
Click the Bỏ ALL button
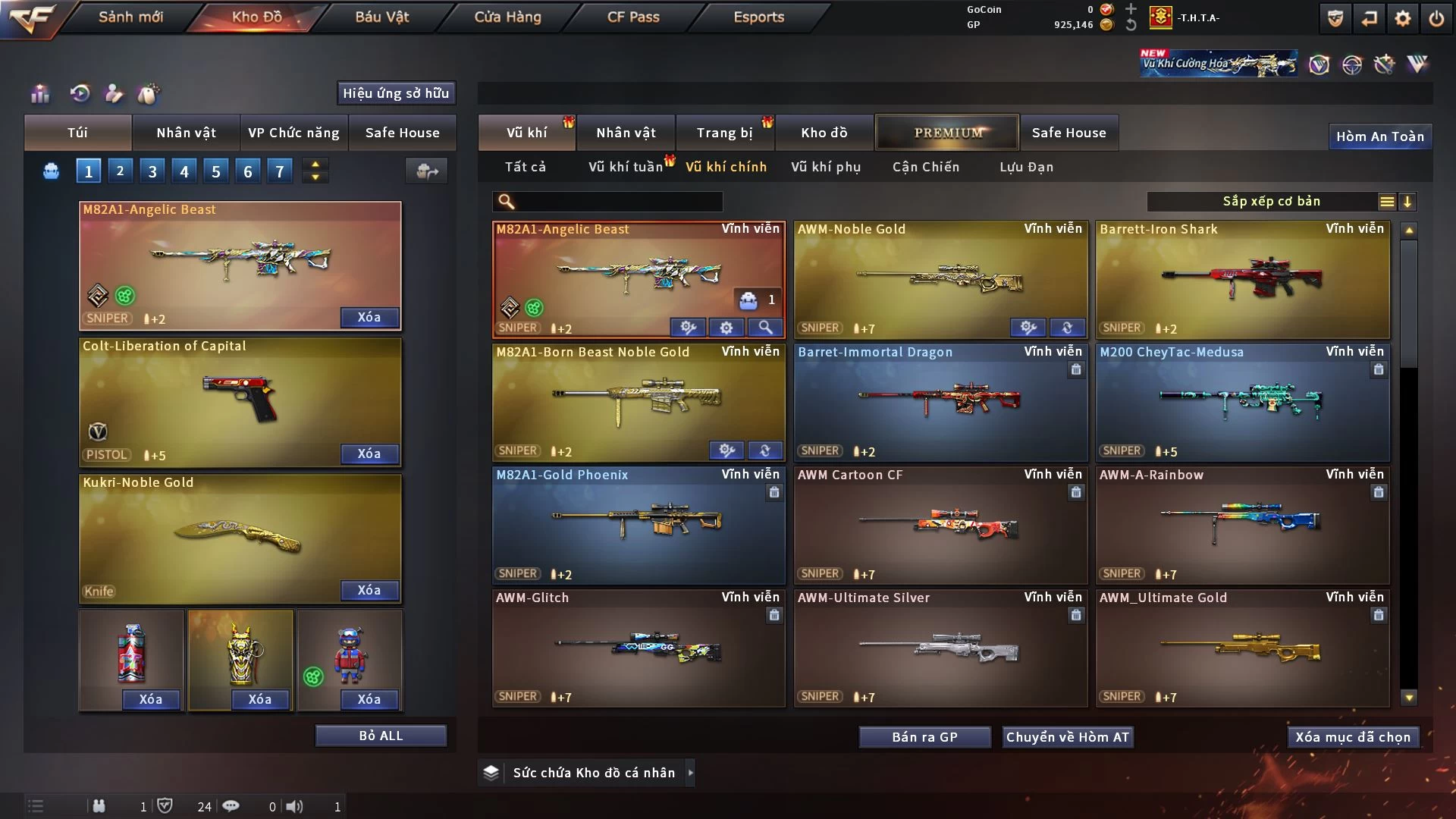point(381,736)
